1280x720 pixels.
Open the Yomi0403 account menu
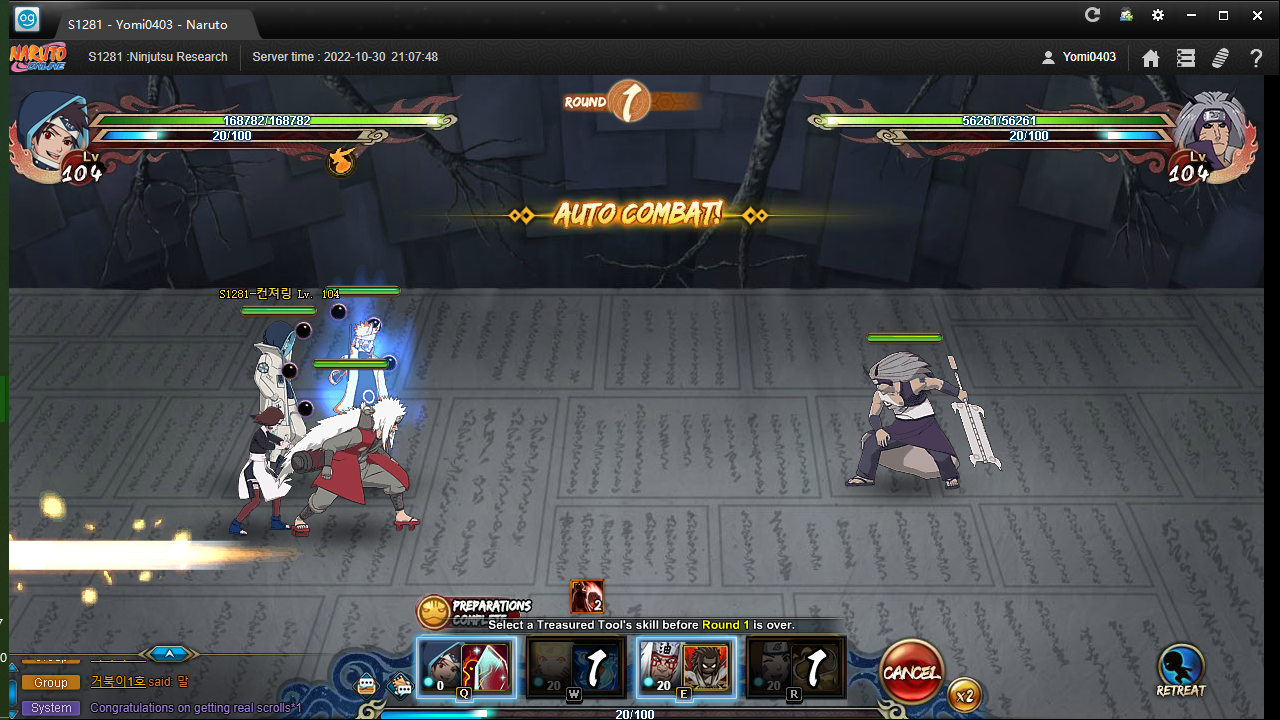[1078, 57]
